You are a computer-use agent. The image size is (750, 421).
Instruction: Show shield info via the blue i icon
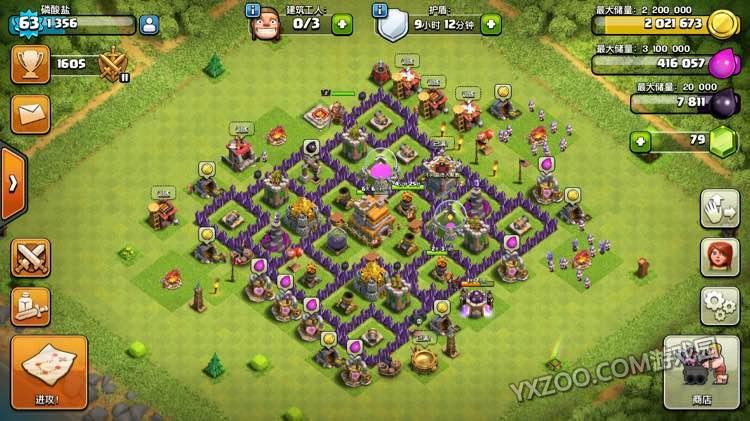click(x=380, y=10)
